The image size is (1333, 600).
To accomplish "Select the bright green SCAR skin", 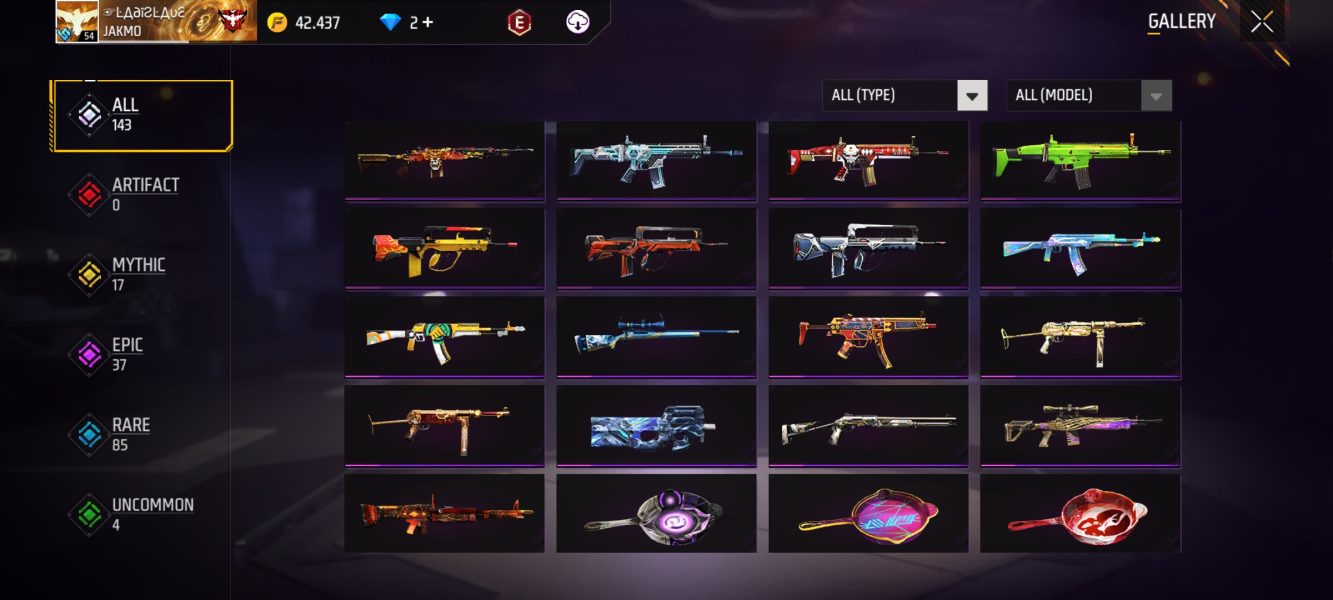I will tap(1080, 160).
